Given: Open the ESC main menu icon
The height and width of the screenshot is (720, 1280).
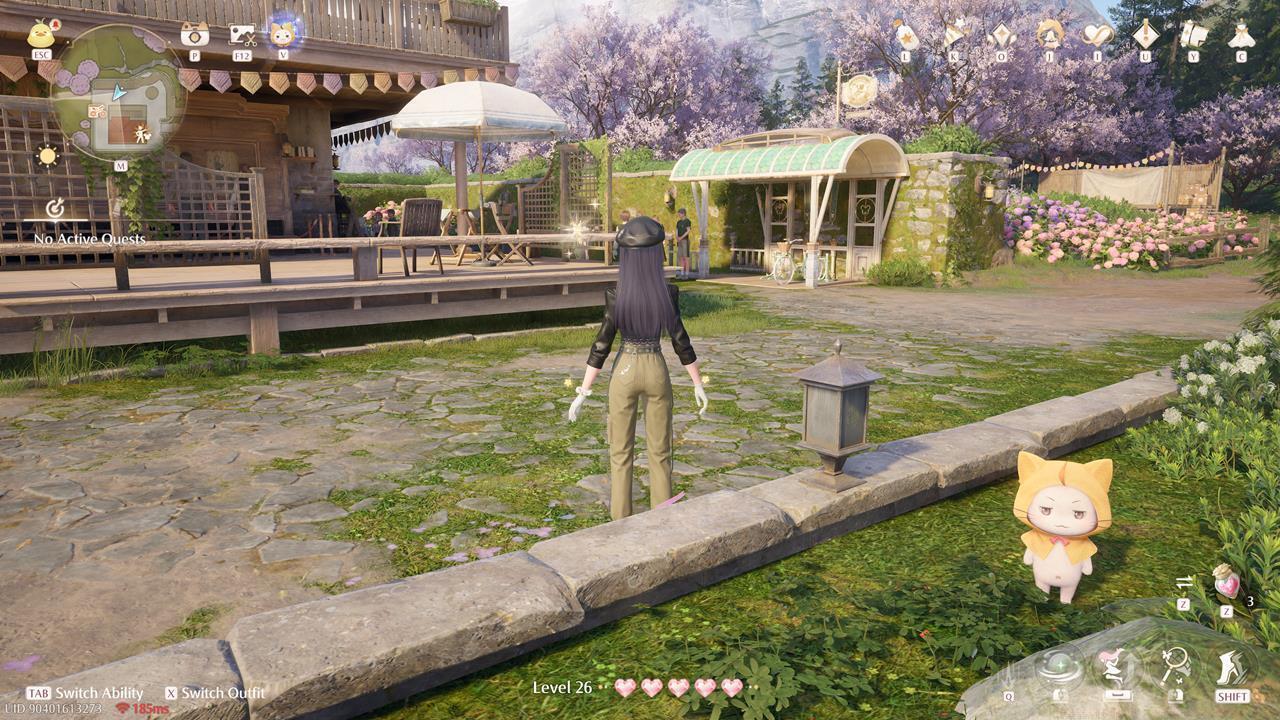Looking at the screenshot, I should point(42,35).
